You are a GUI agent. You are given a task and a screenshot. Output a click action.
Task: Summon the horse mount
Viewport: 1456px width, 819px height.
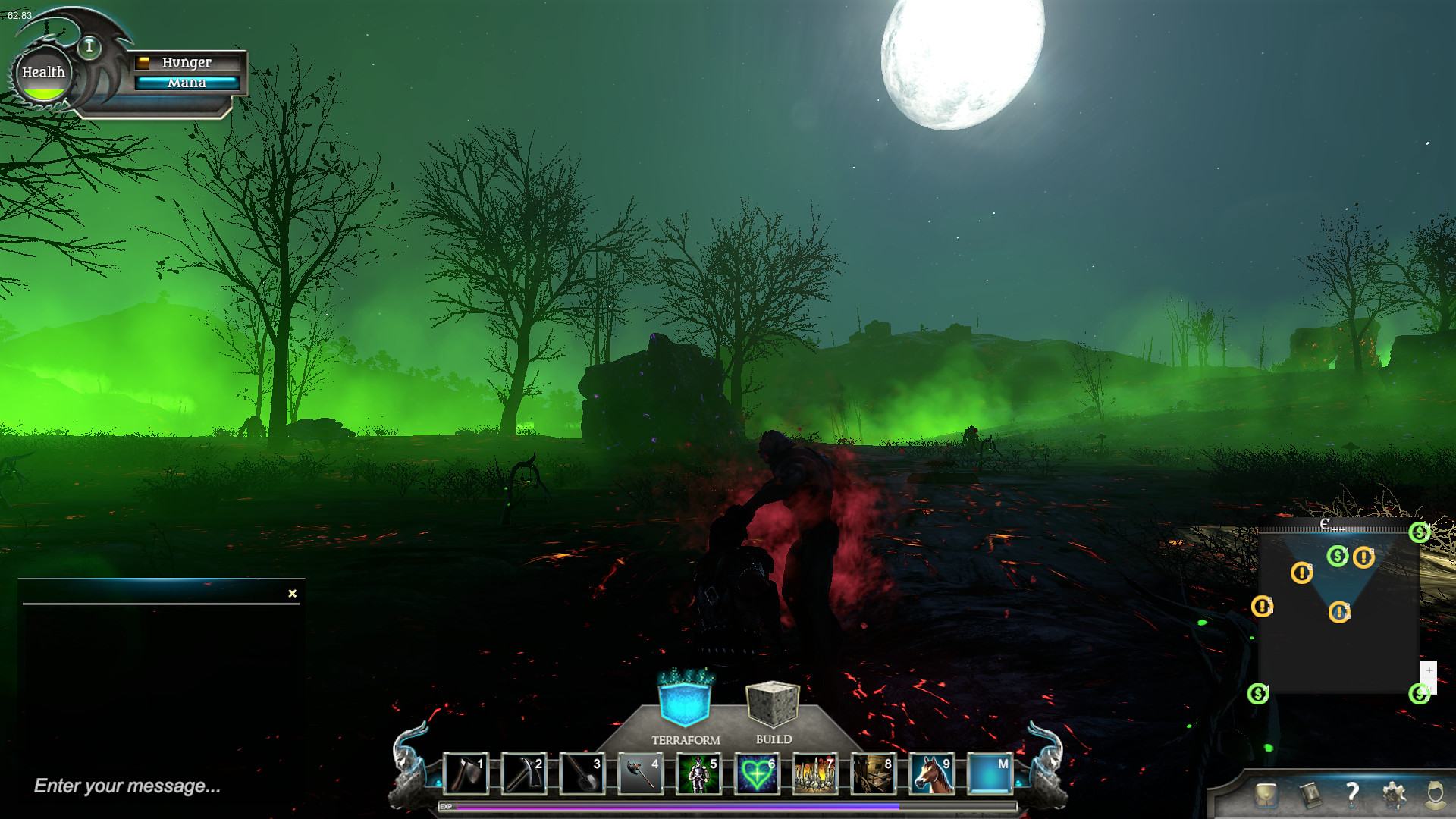(x=932, y=774)
